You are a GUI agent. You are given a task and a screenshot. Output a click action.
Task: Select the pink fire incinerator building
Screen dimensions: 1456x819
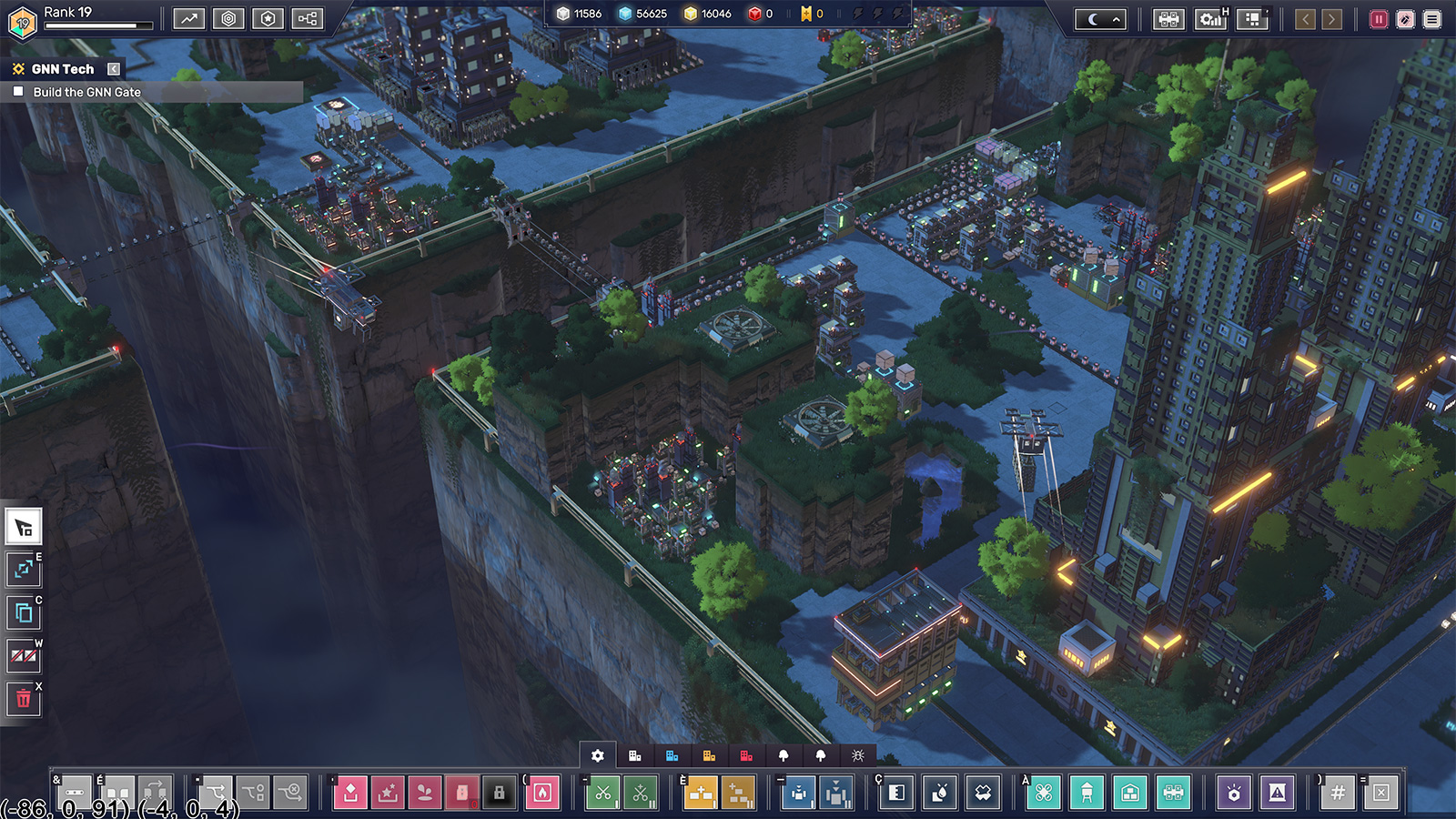point(542,793)
